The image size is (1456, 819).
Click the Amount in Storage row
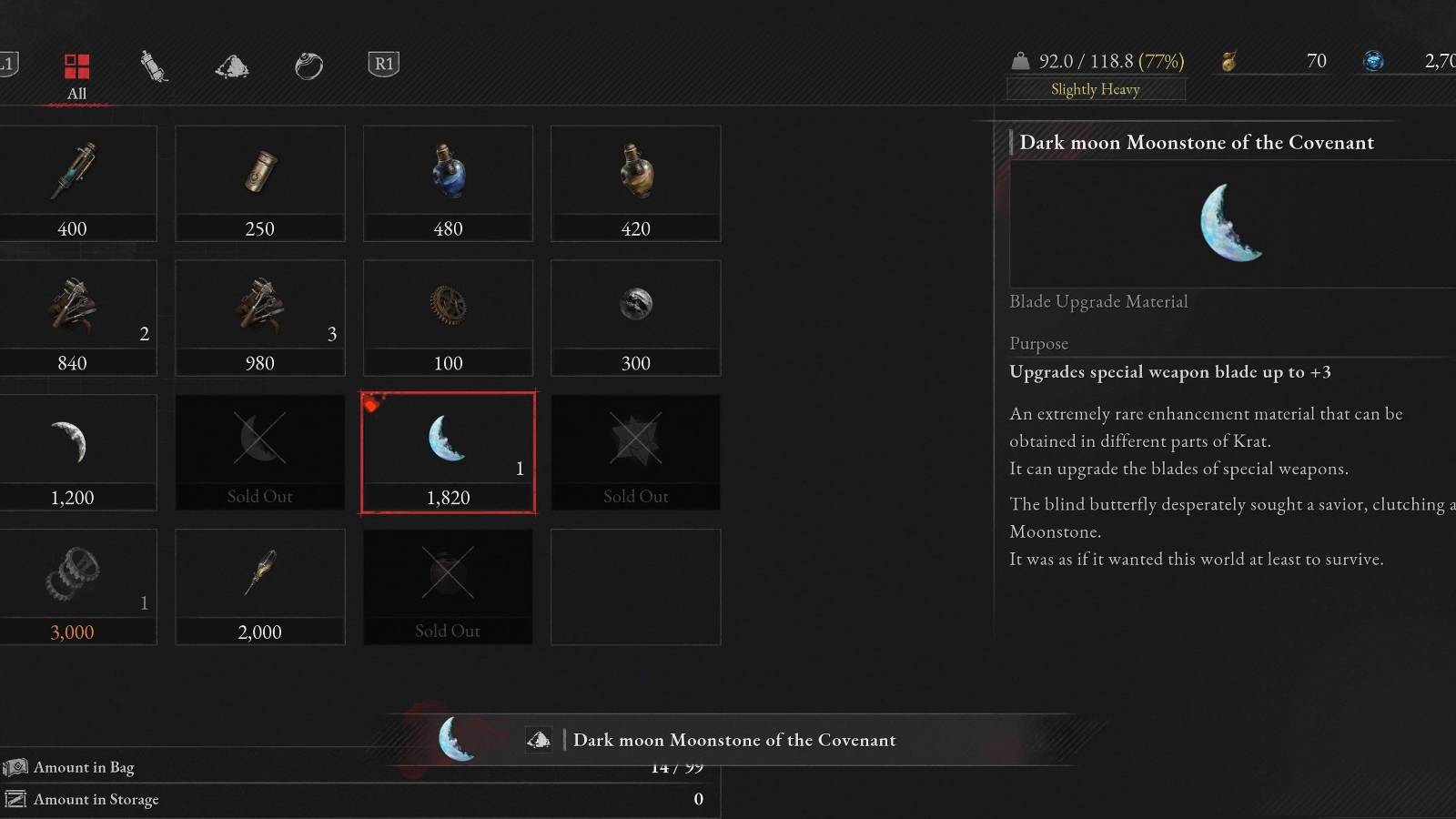coord(94,799)
